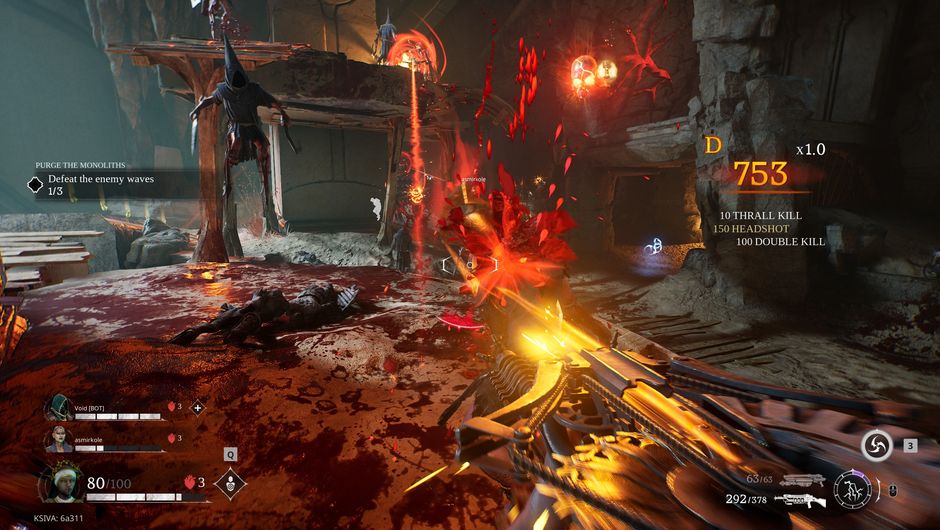The height and width of the screenshot is (530, 940).
Task: Select the asmirkole teammate portrait
Action: click(57, 439)
